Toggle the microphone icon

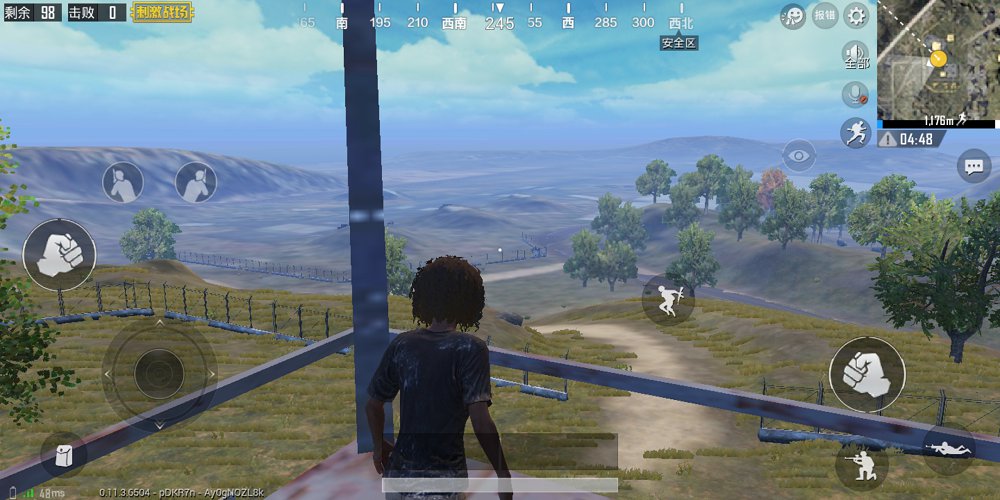[x=855, y=94]
